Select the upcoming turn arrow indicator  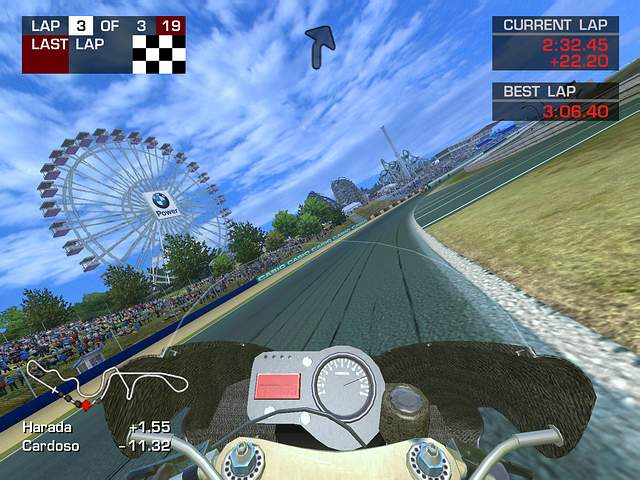pyautogui.click(x=320, y=46)
